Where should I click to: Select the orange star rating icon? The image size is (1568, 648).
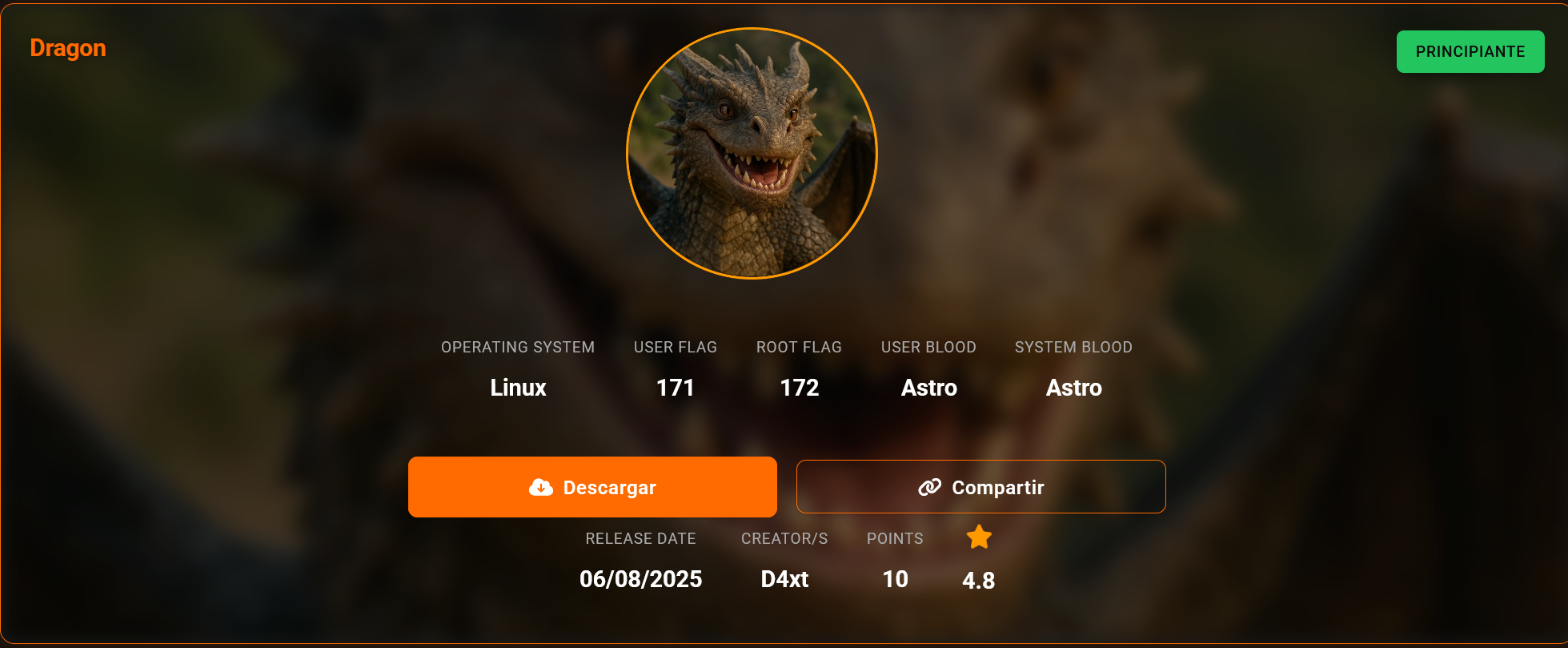click(x=979, y=537)
